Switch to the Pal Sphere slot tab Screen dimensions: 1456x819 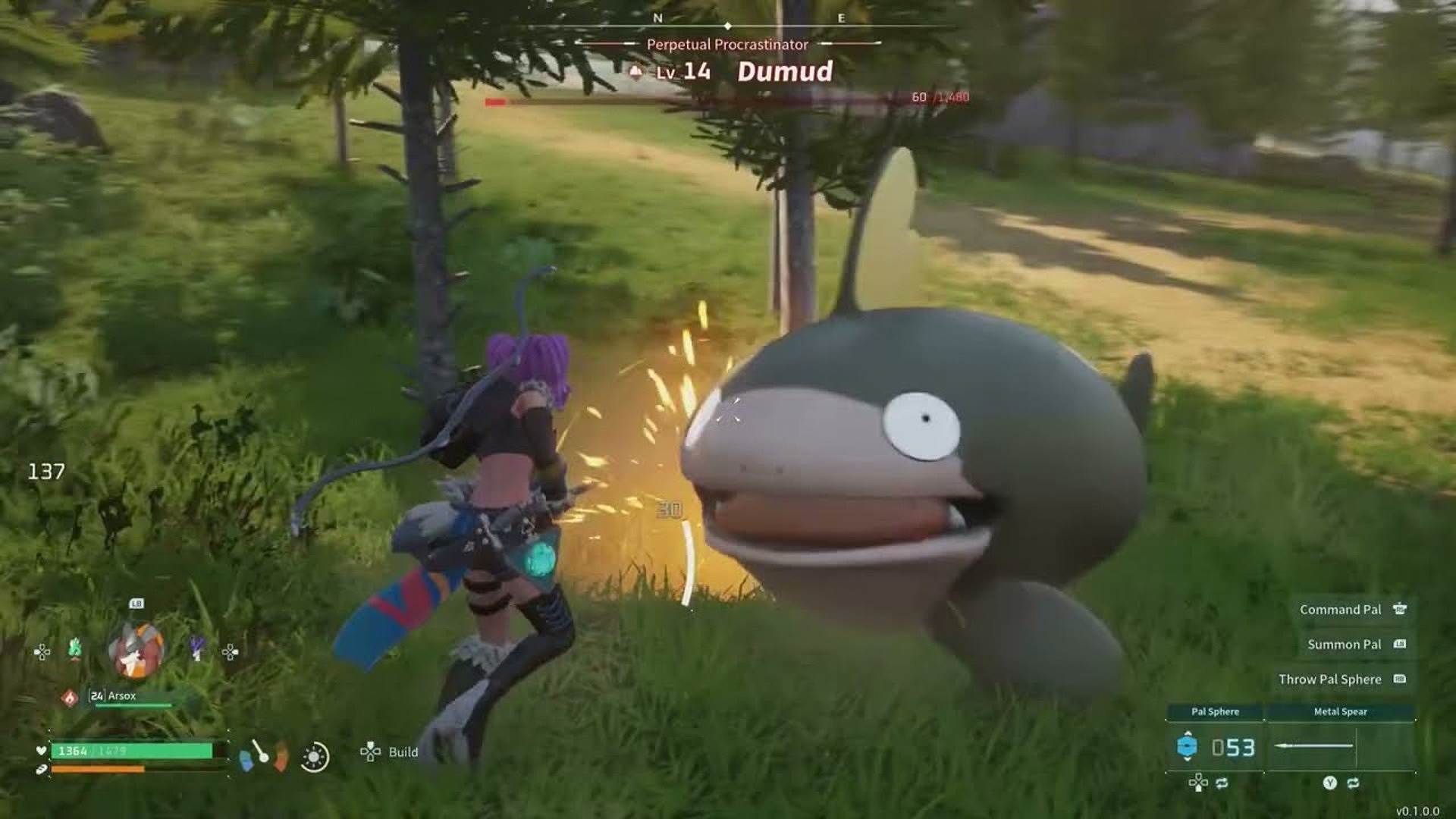(1216, 712)
